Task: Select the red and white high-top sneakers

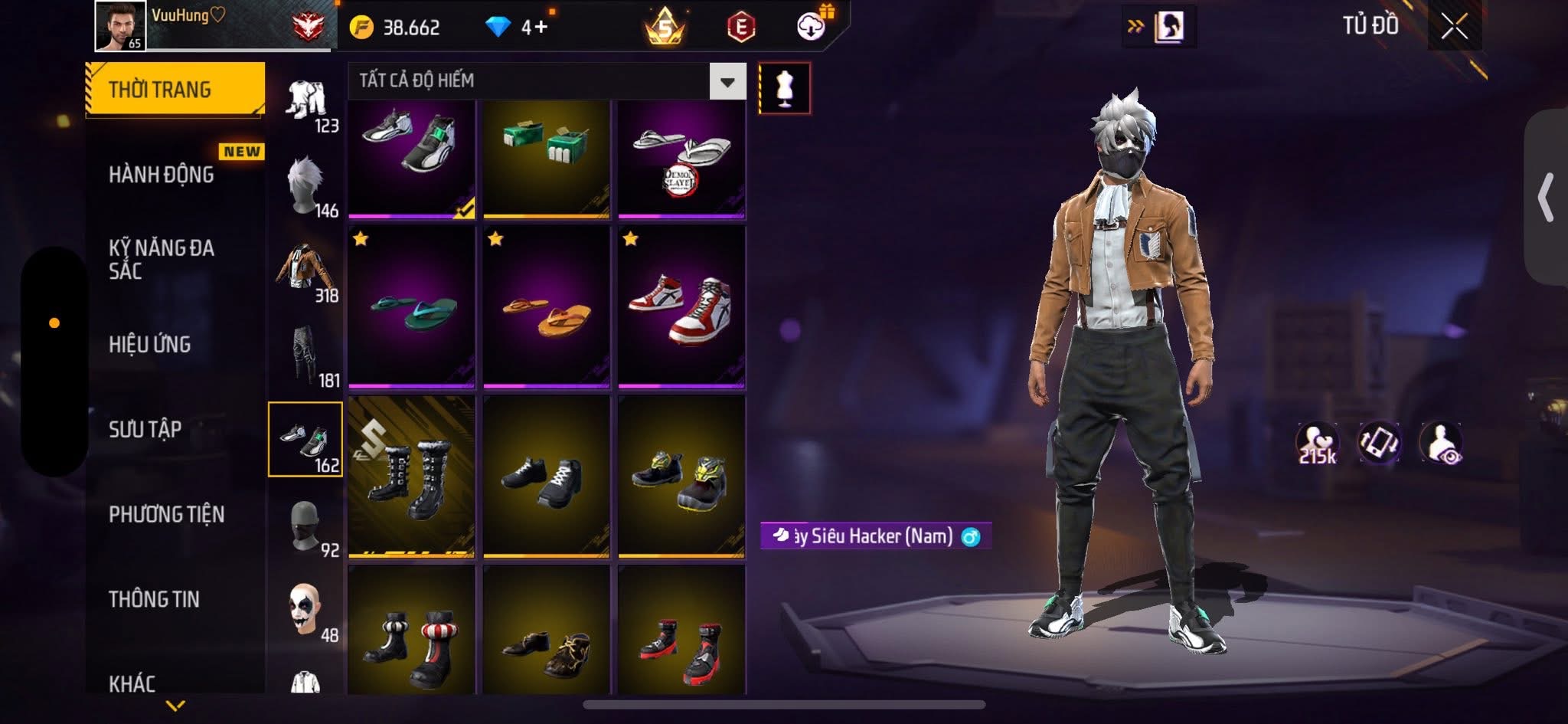Action: click(x=681, y=306)
